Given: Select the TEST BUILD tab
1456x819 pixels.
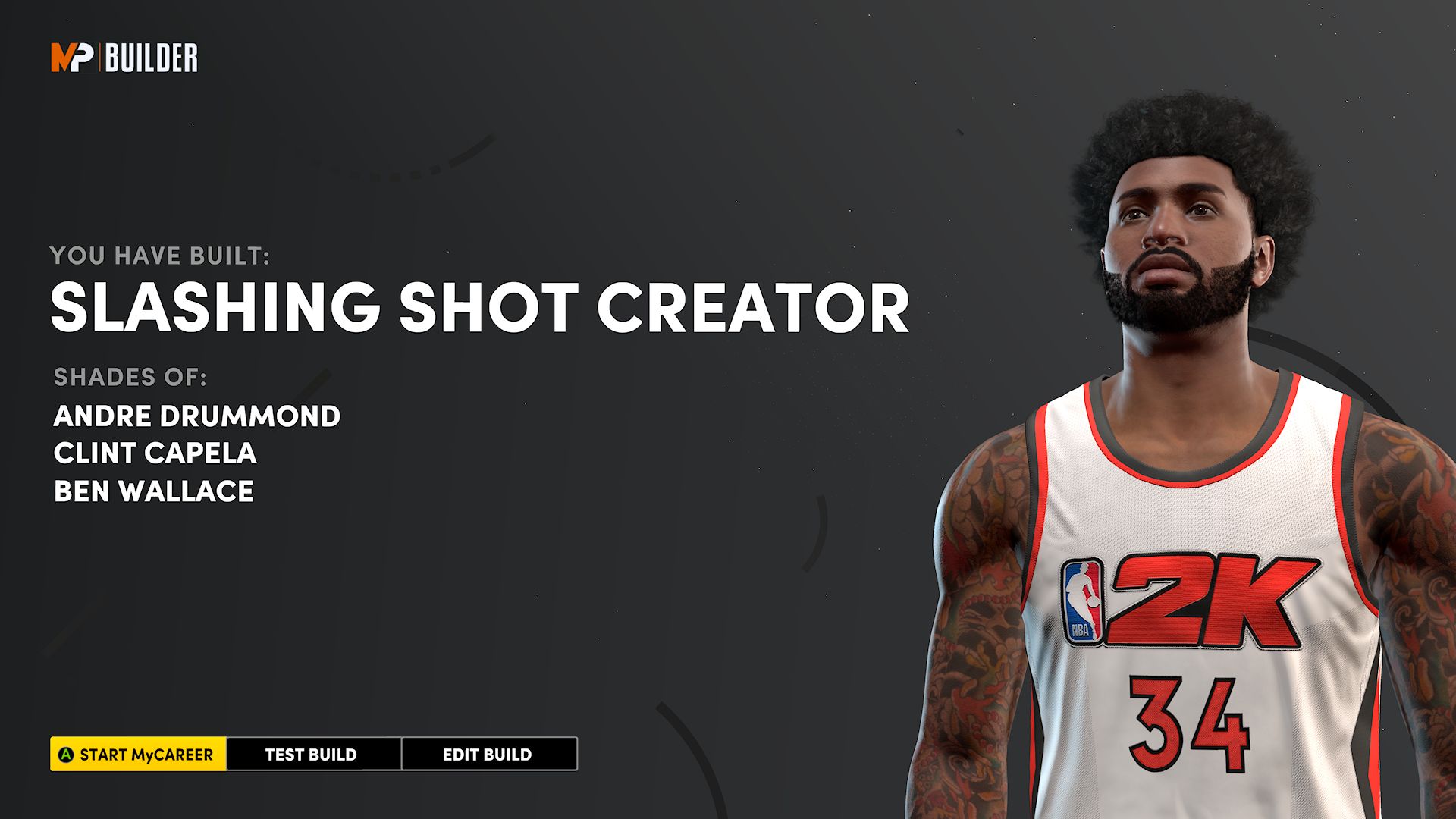Looking at the screenshot, I should click(x=309, y=755).
